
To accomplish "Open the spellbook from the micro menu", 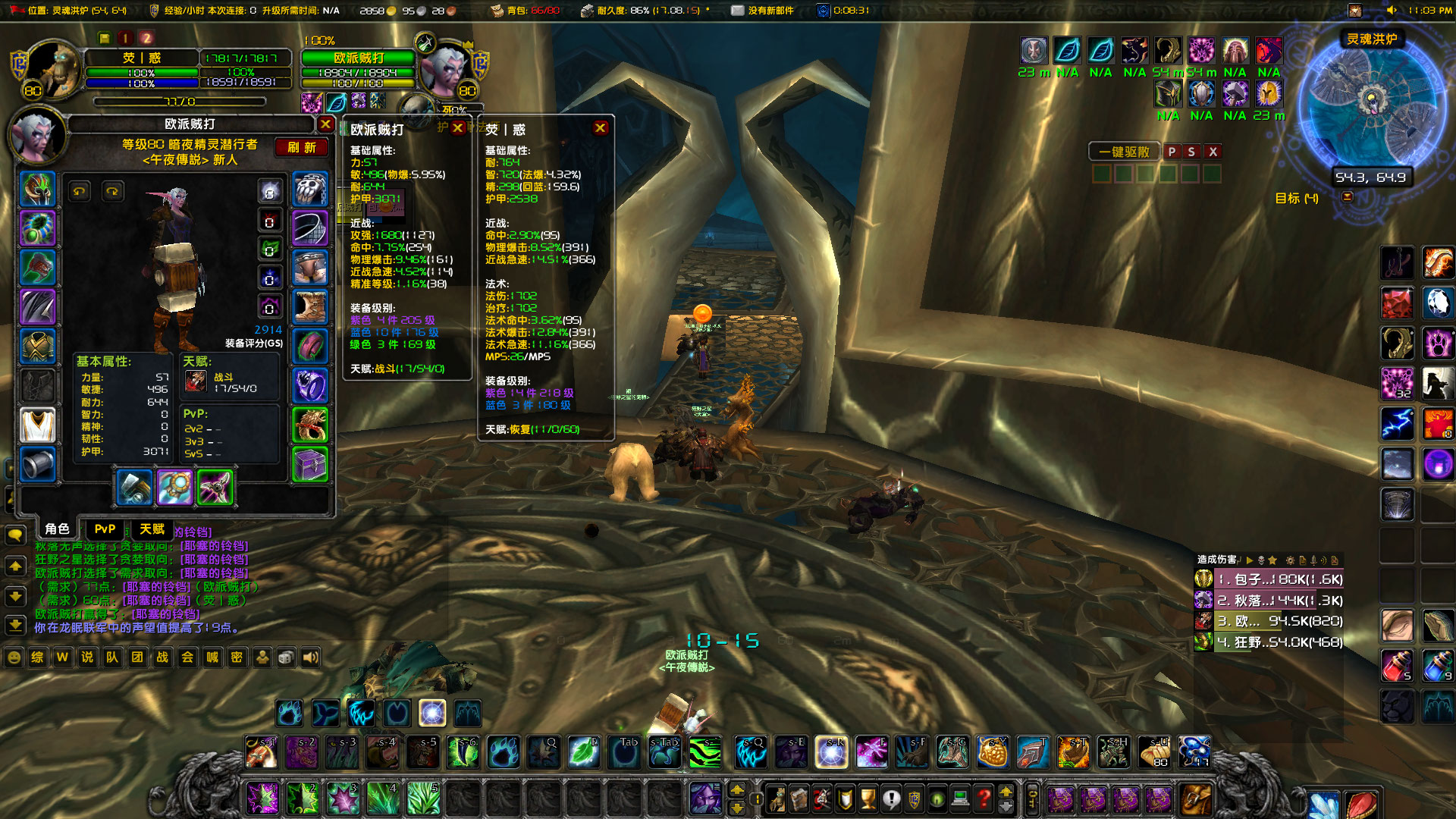I will pos(799,799).
